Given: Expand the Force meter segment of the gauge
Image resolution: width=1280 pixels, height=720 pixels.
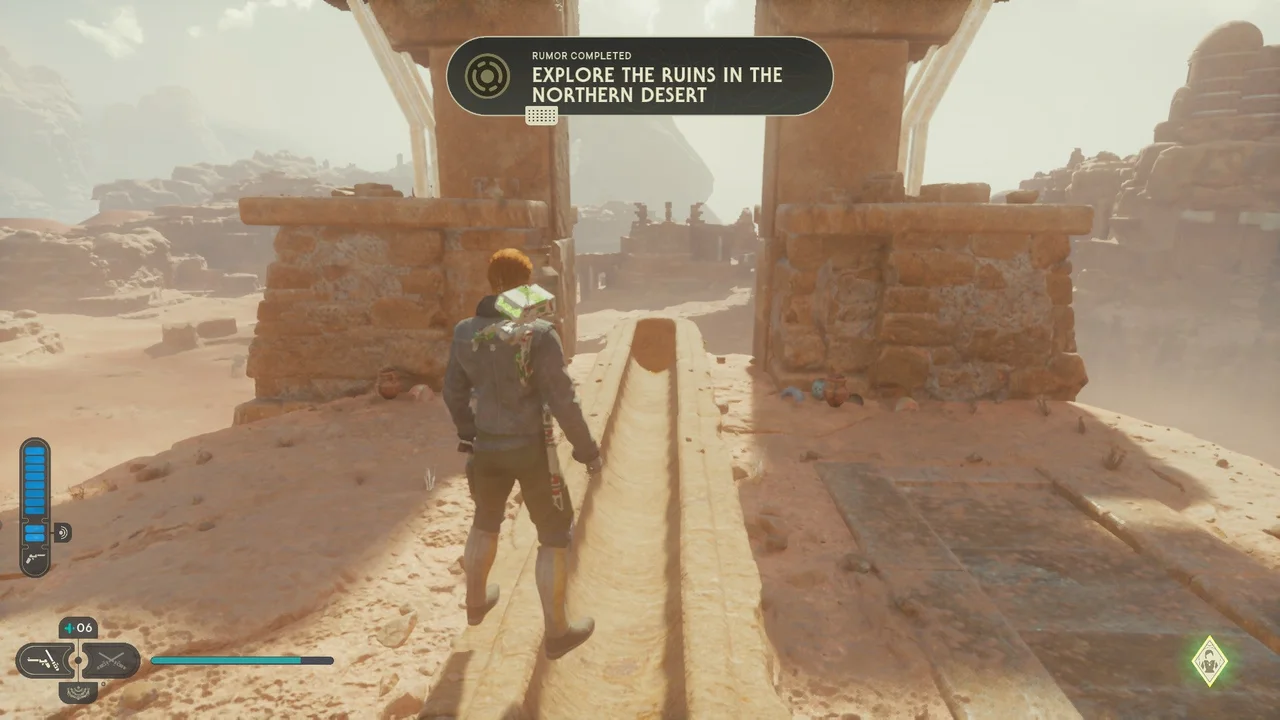Looking at the screenshot, I should pos(35,532).
